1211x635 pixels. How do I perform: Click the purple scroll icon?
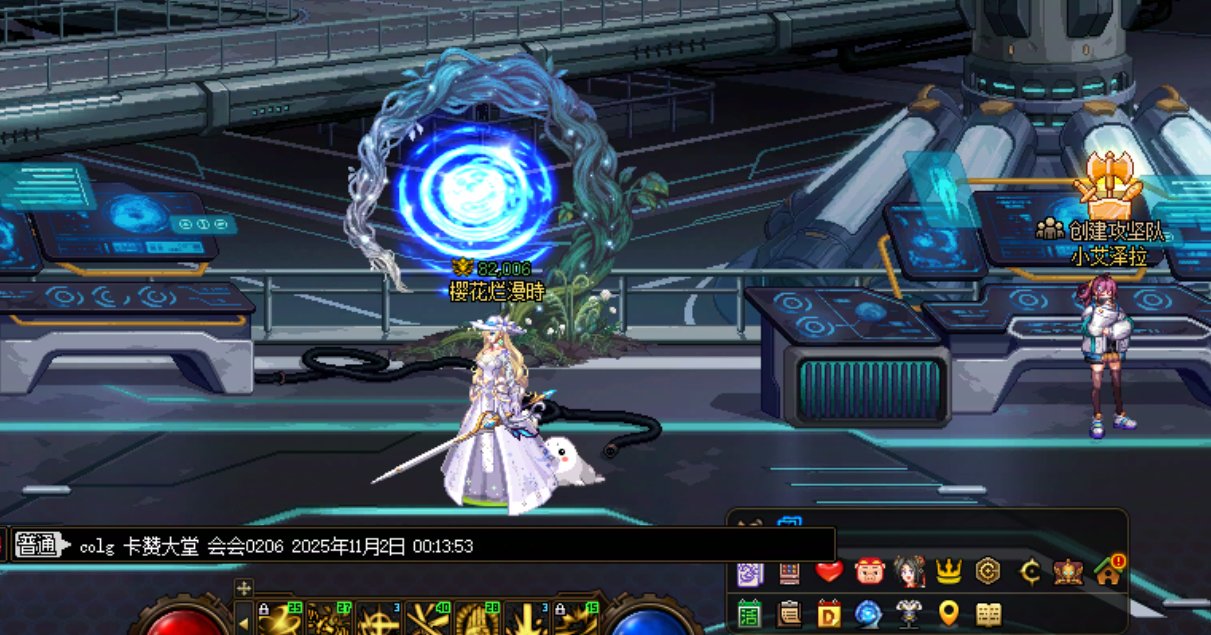pos(750,573)
